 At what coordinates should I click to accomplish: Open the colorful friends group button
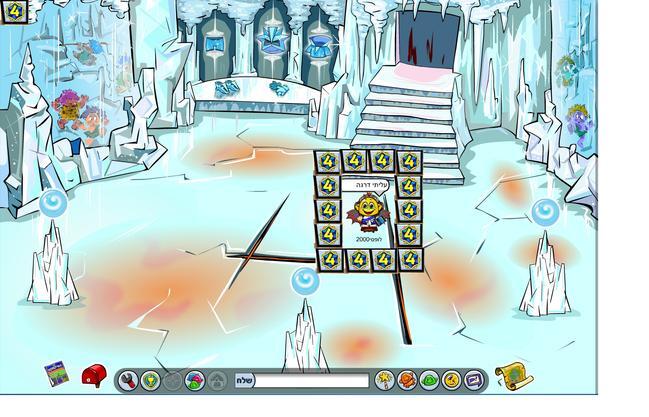pyautogui.click(x=195, y=381)
